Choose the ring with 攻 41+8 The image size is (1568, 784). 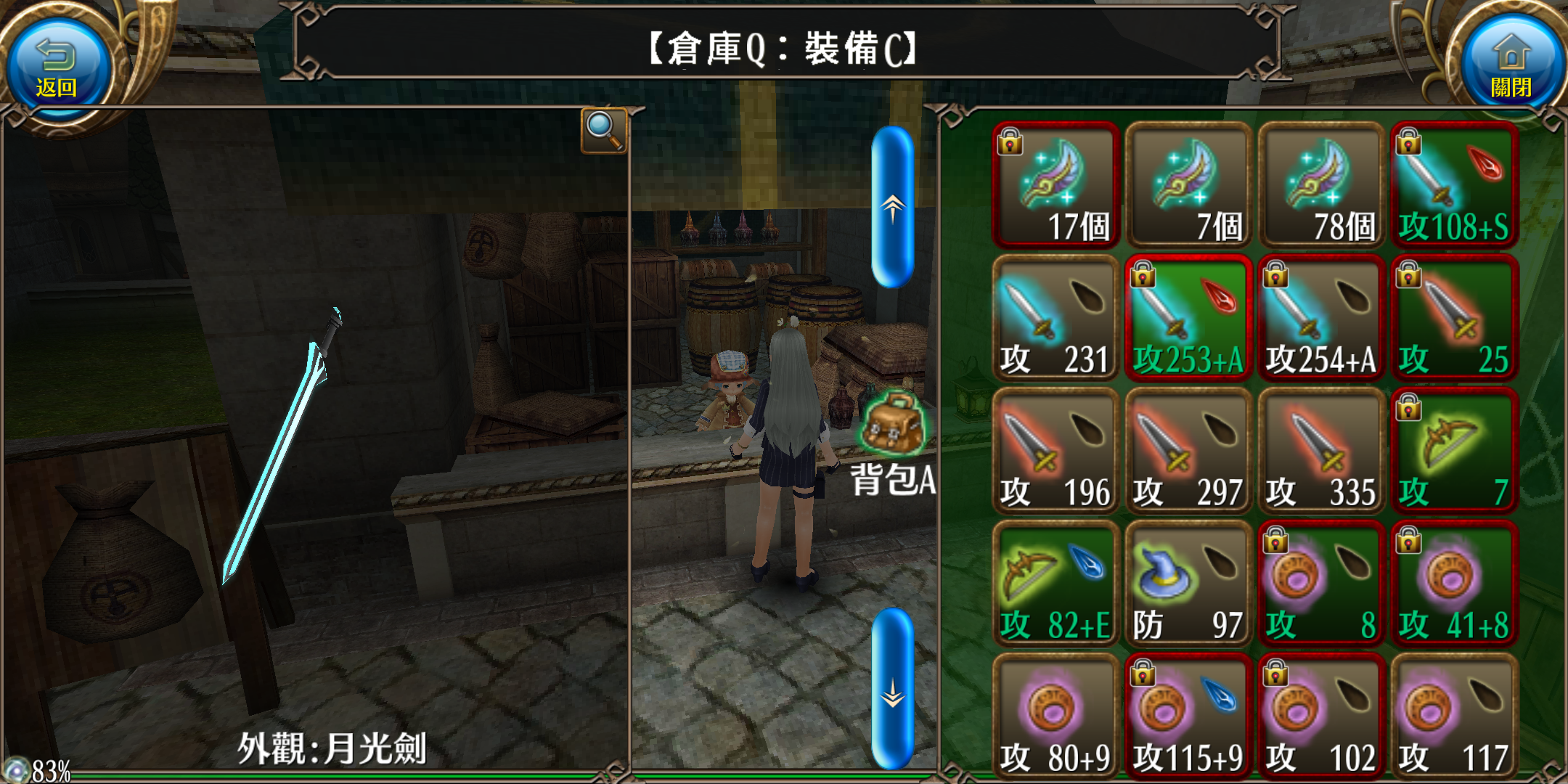[x=1455, y=584]
